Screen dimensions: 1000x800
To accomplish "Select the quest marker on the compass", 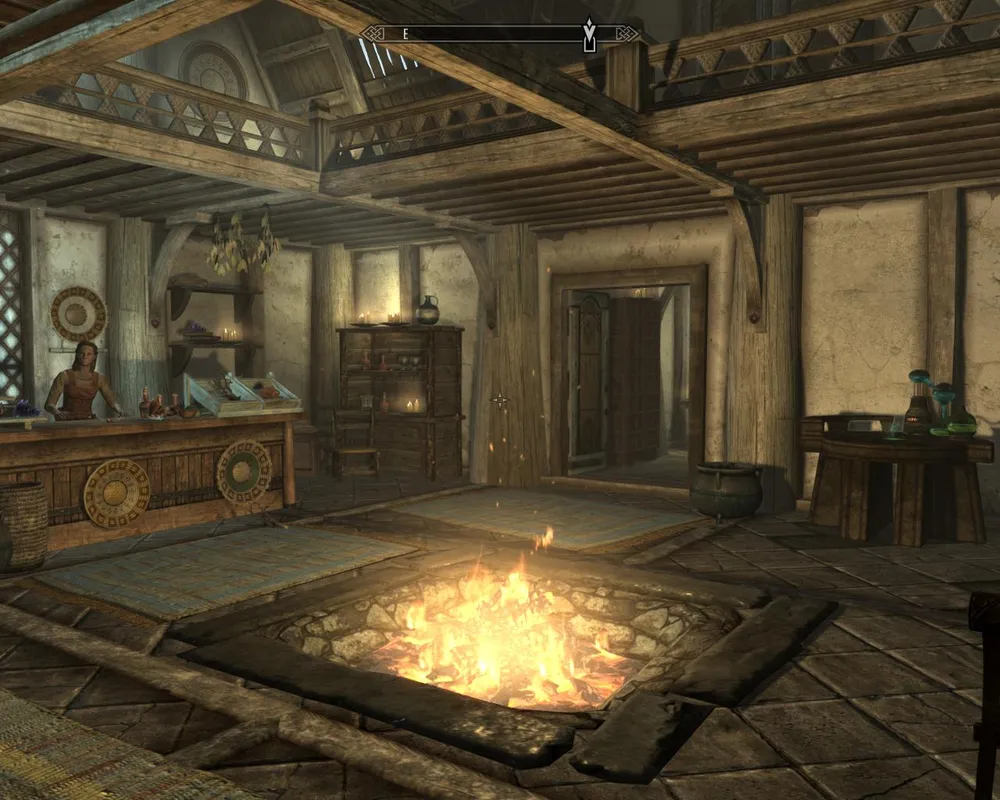I will [x=589, y=37].
